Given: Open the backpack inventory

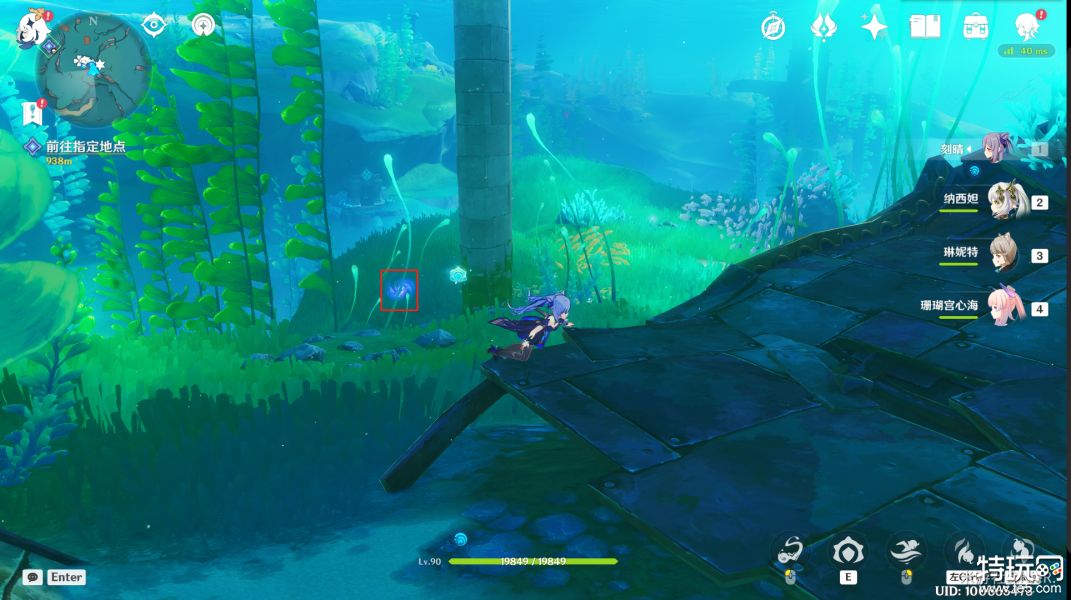Looking at the screenshot, I should pos(976,26).
